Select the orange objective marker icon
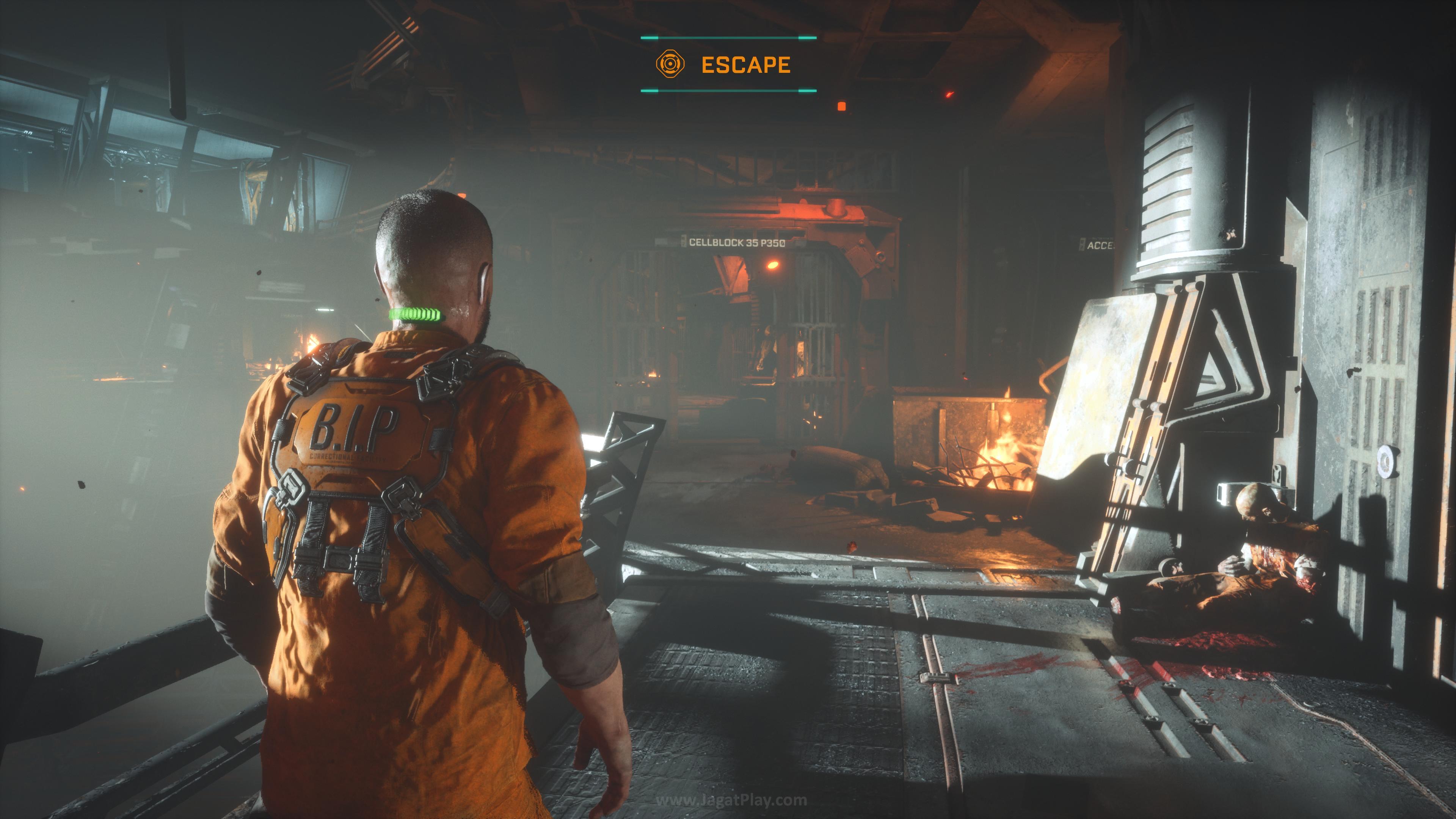 (670, 64)
